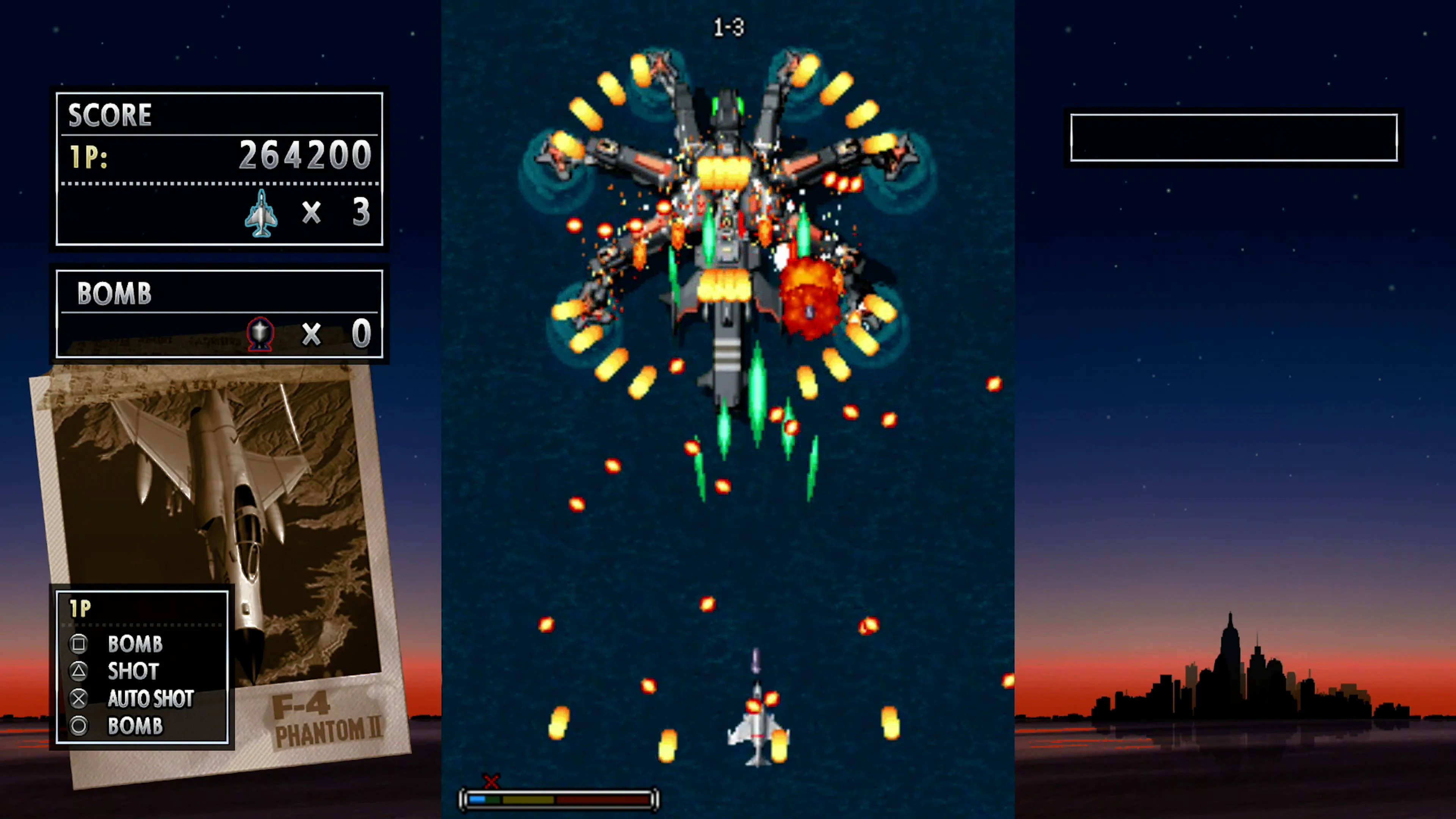Click the Circle BOMB button icon
The image size is (1456, 819).
click(78, 726)
